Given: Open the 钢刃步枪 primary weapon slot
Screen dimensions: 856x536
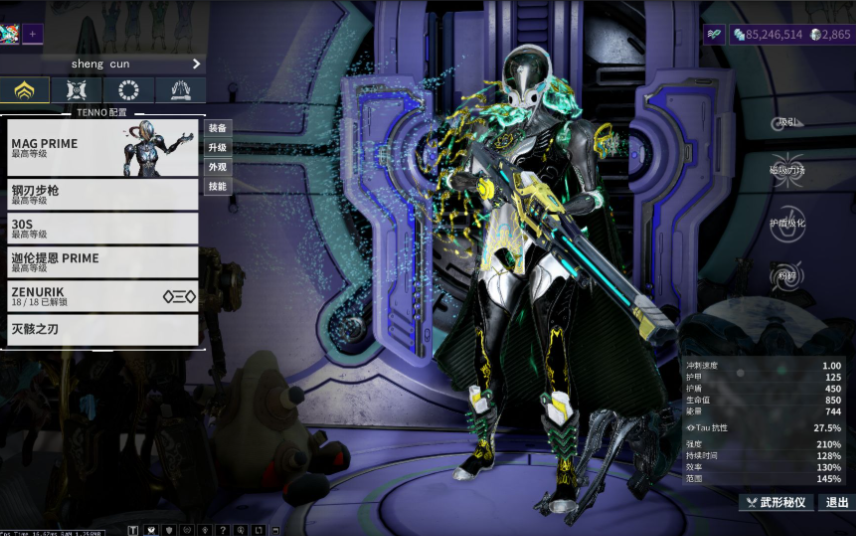Looking at the screenshot, I should 102,194.
